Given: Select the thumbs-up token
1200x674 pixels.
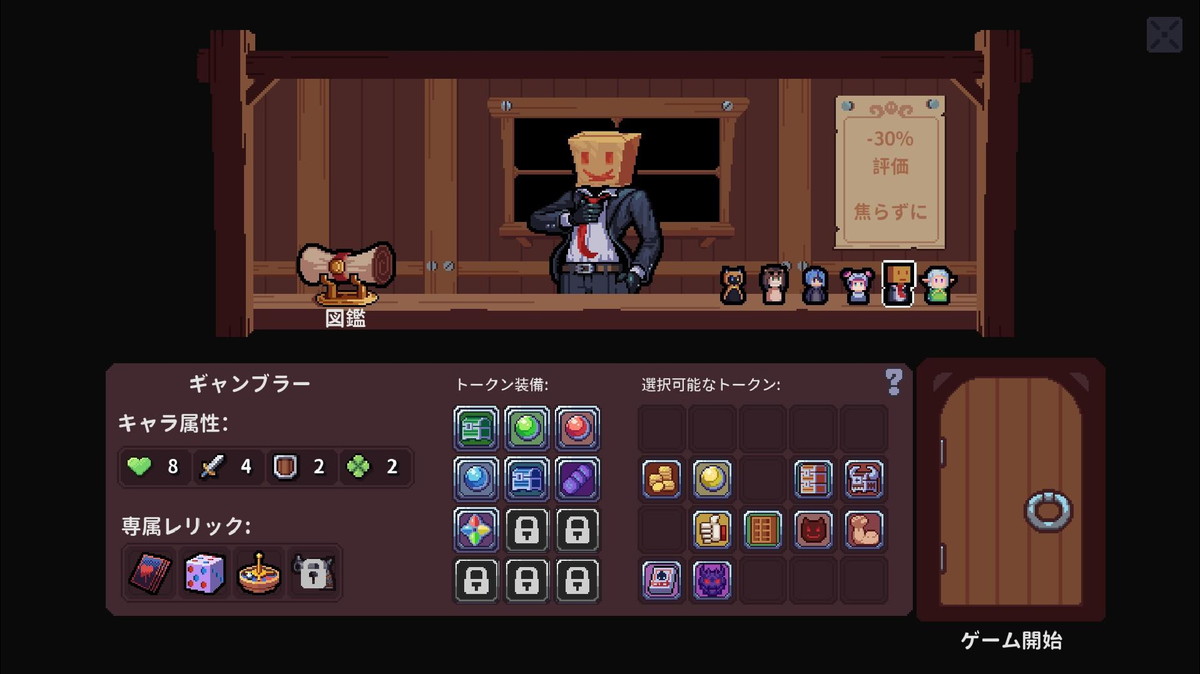Looking at the screenshot, I should click(712, 529).
